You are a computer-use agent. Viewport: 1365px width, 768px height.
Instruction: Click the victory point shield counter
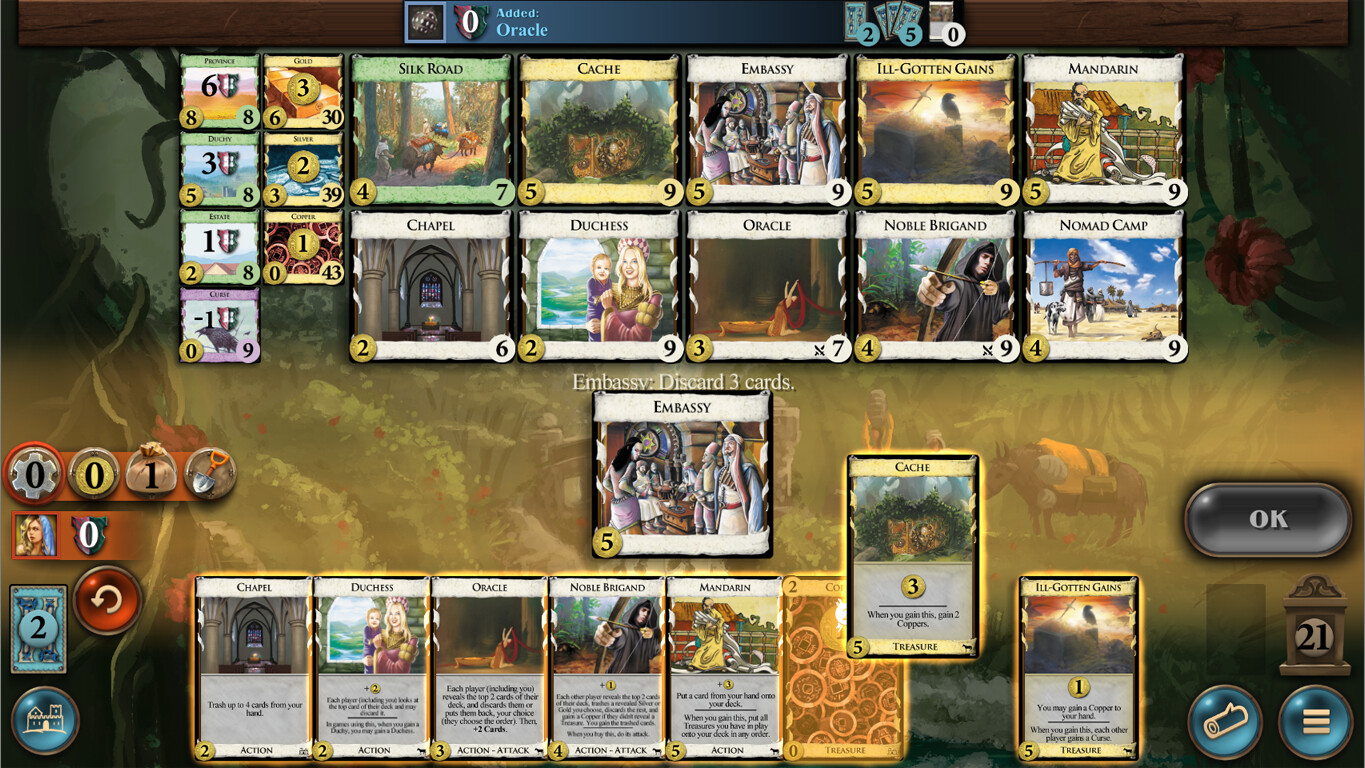pyautogui.click(x=90, y=537)
